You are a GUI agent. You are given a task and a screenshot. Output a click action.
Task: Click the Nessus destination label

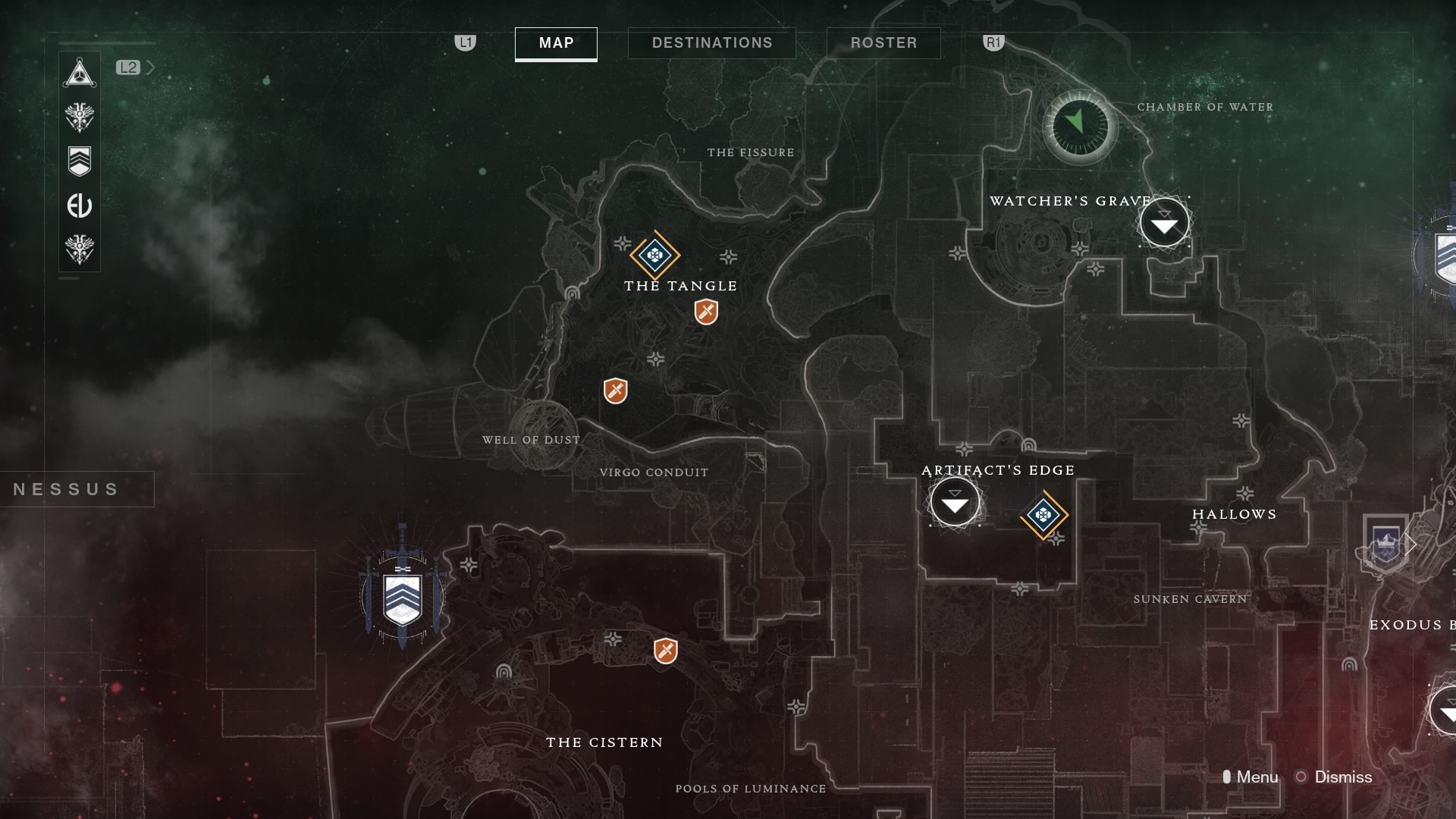click(x=67, y=489)
